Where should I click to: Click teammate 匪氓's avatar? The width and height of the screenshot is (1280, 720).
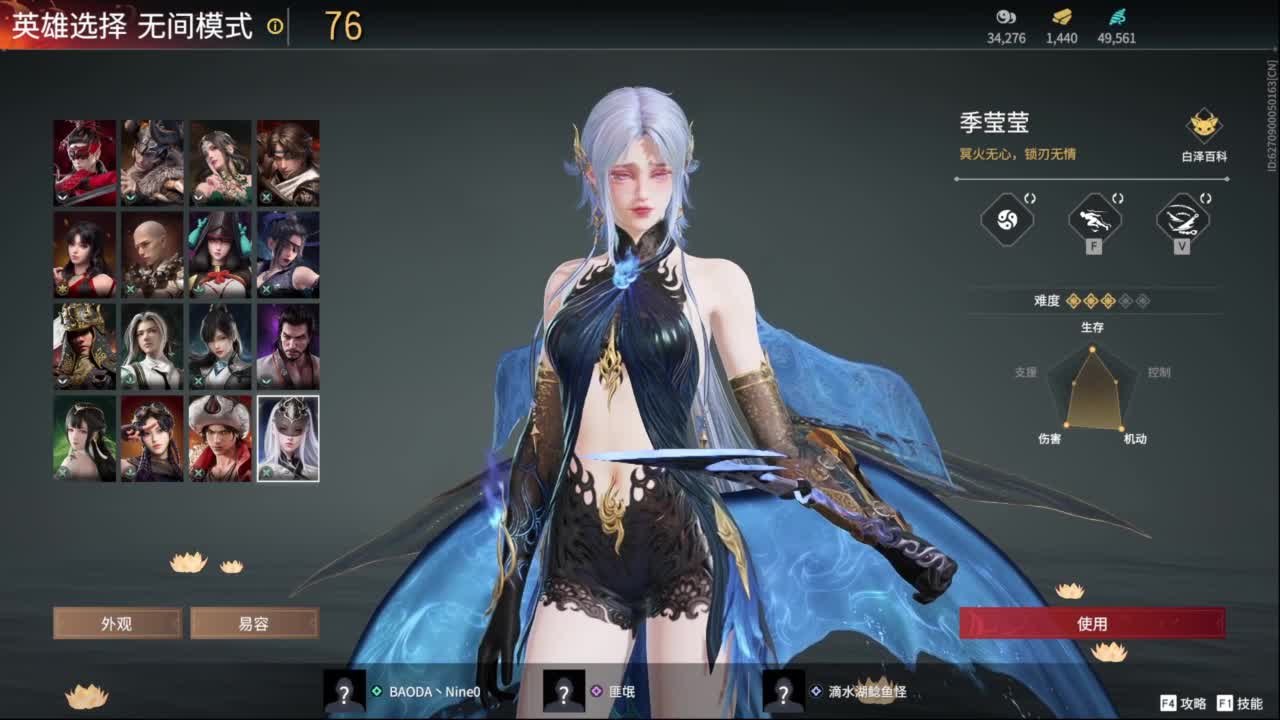[565, 693]
